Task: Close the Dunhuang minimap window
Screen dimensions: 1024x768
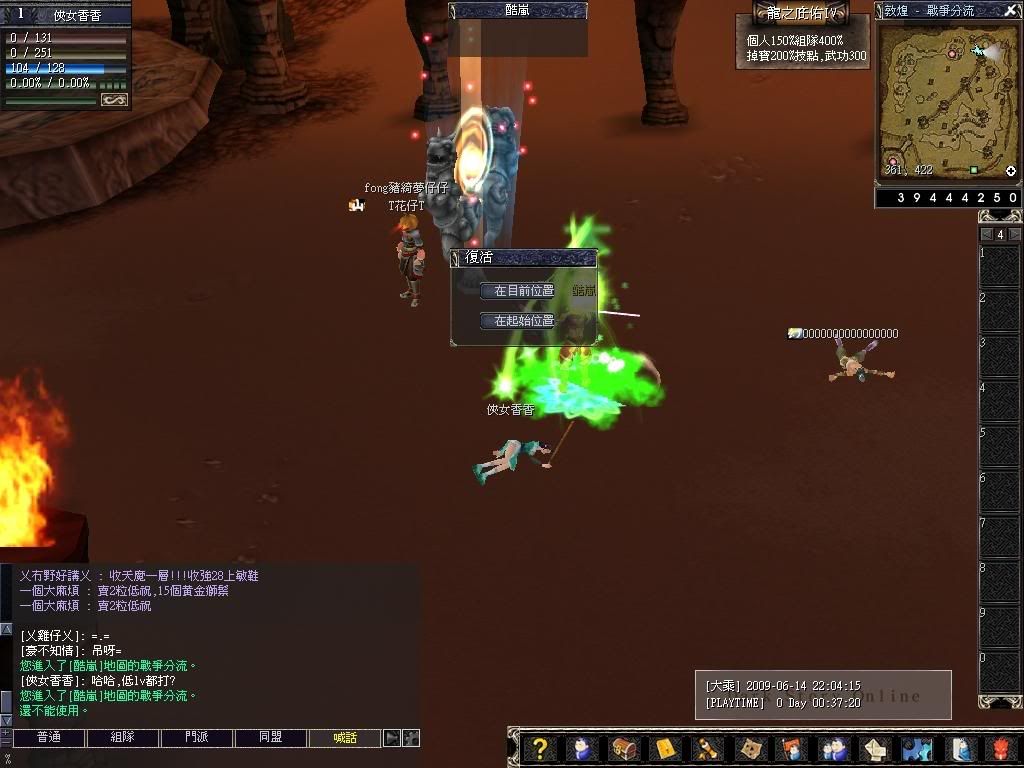Action: click(x=1011, y=11)
